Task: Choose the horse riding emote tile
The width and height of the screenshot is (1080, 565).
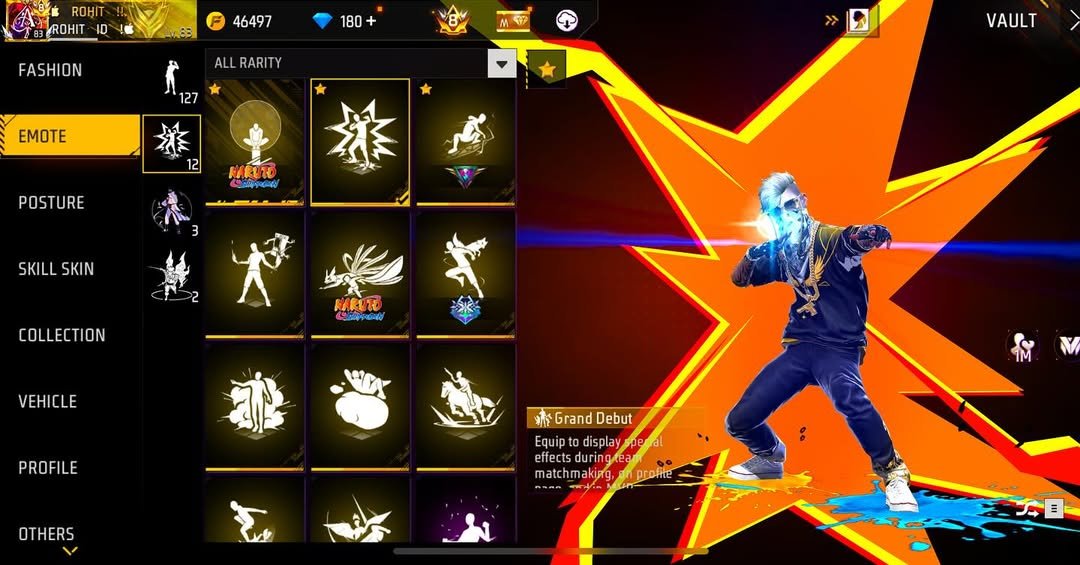Action: click(465, 406)
